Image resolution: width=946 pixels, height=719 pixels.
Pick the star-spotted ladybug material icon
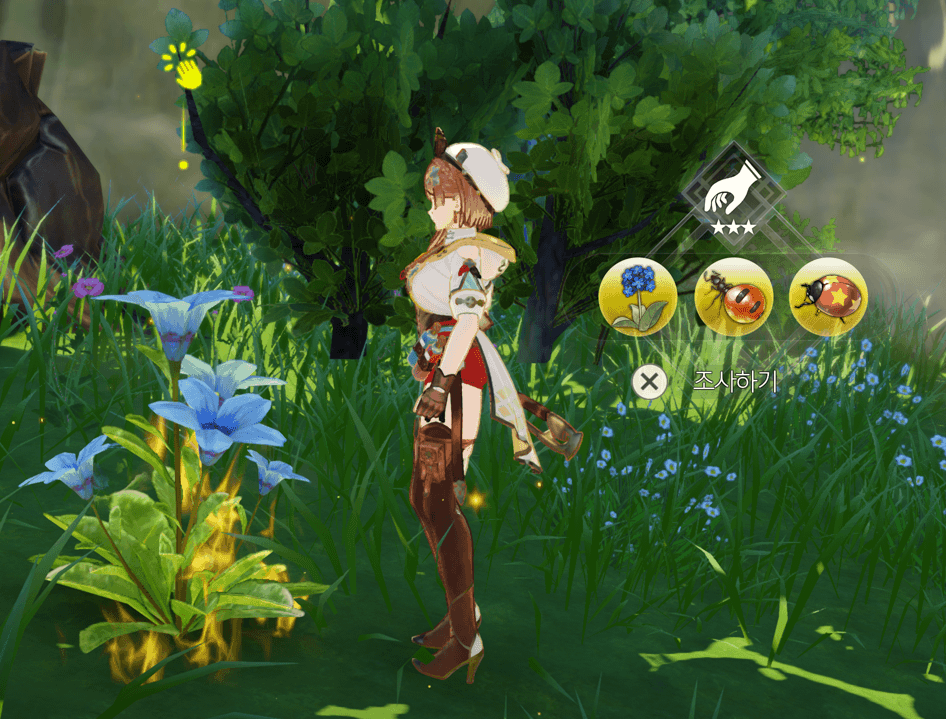828,296
